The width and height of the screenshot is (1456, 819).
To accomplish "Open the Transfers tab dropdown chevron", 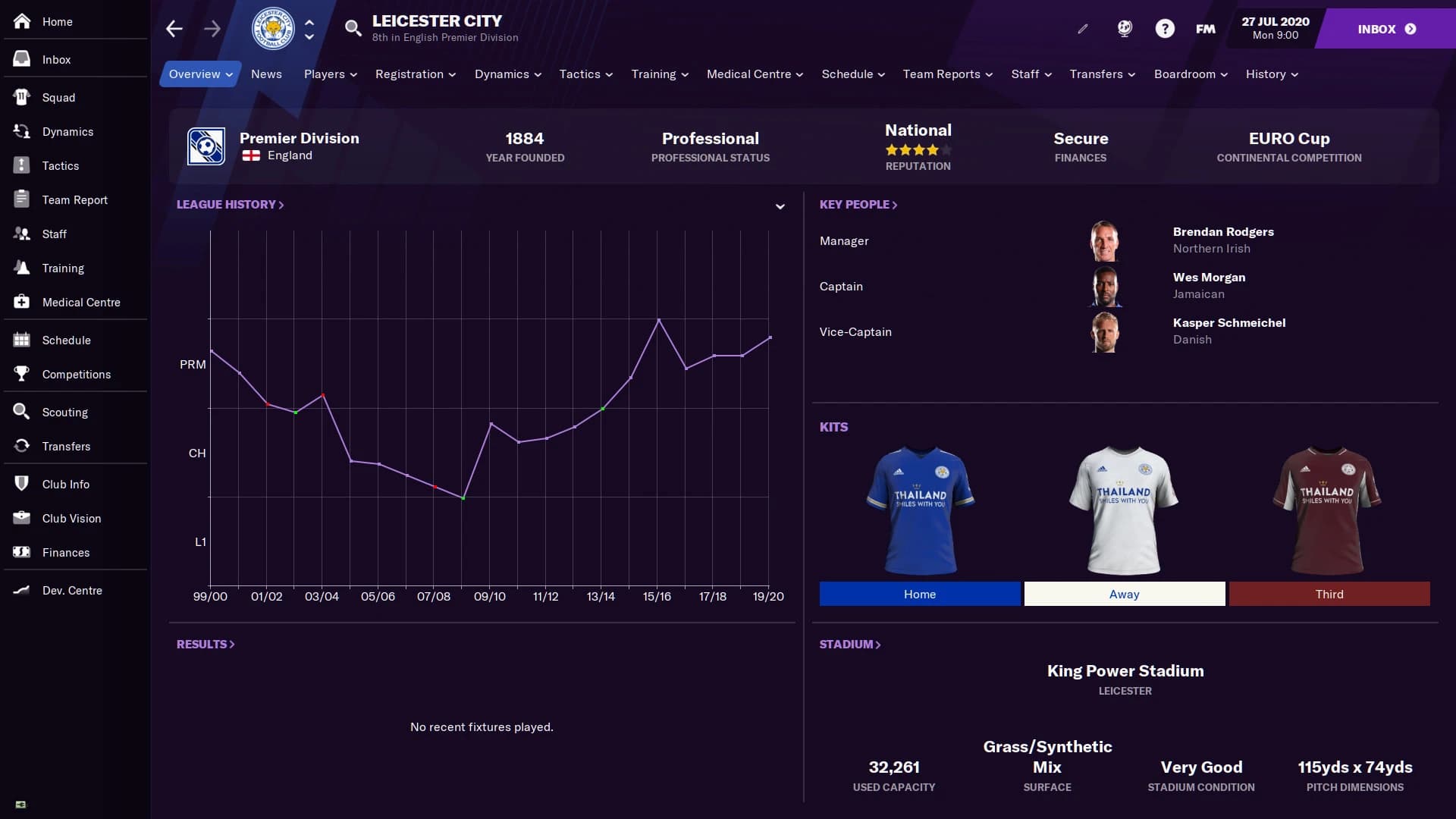I will pyautogui.click(x=1131, y=74).
